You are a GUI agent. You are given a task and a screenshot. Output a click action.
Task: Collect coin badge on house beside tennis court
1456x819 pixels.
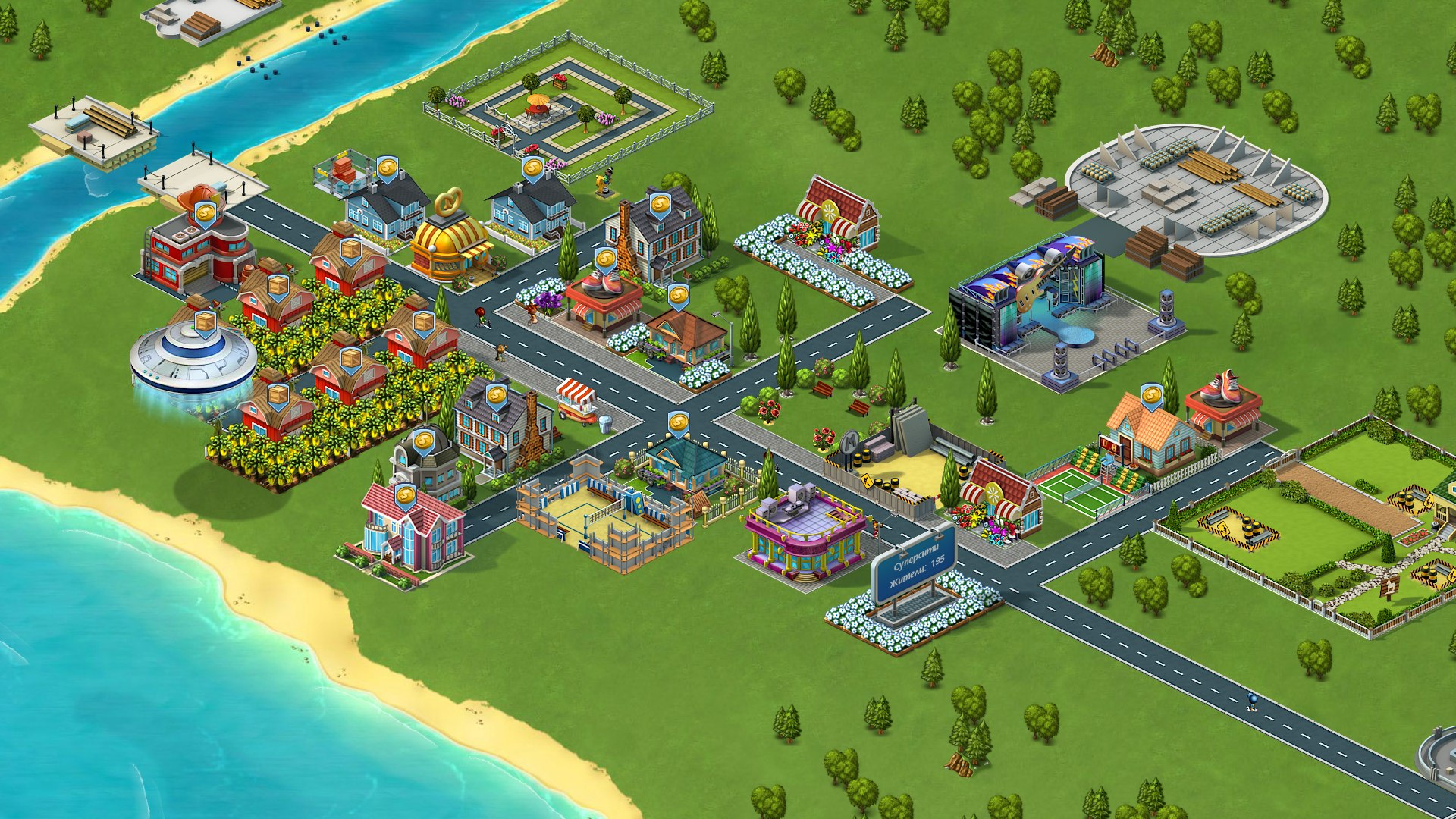(1151, 395)
